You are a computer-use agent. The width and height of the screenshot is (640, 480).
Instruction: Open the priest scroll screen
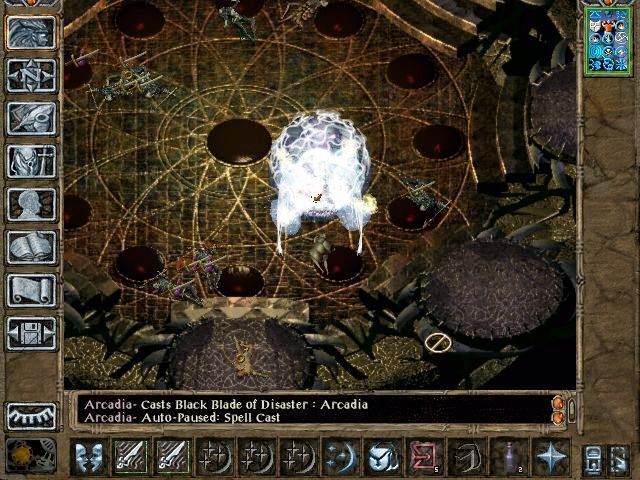31,290
